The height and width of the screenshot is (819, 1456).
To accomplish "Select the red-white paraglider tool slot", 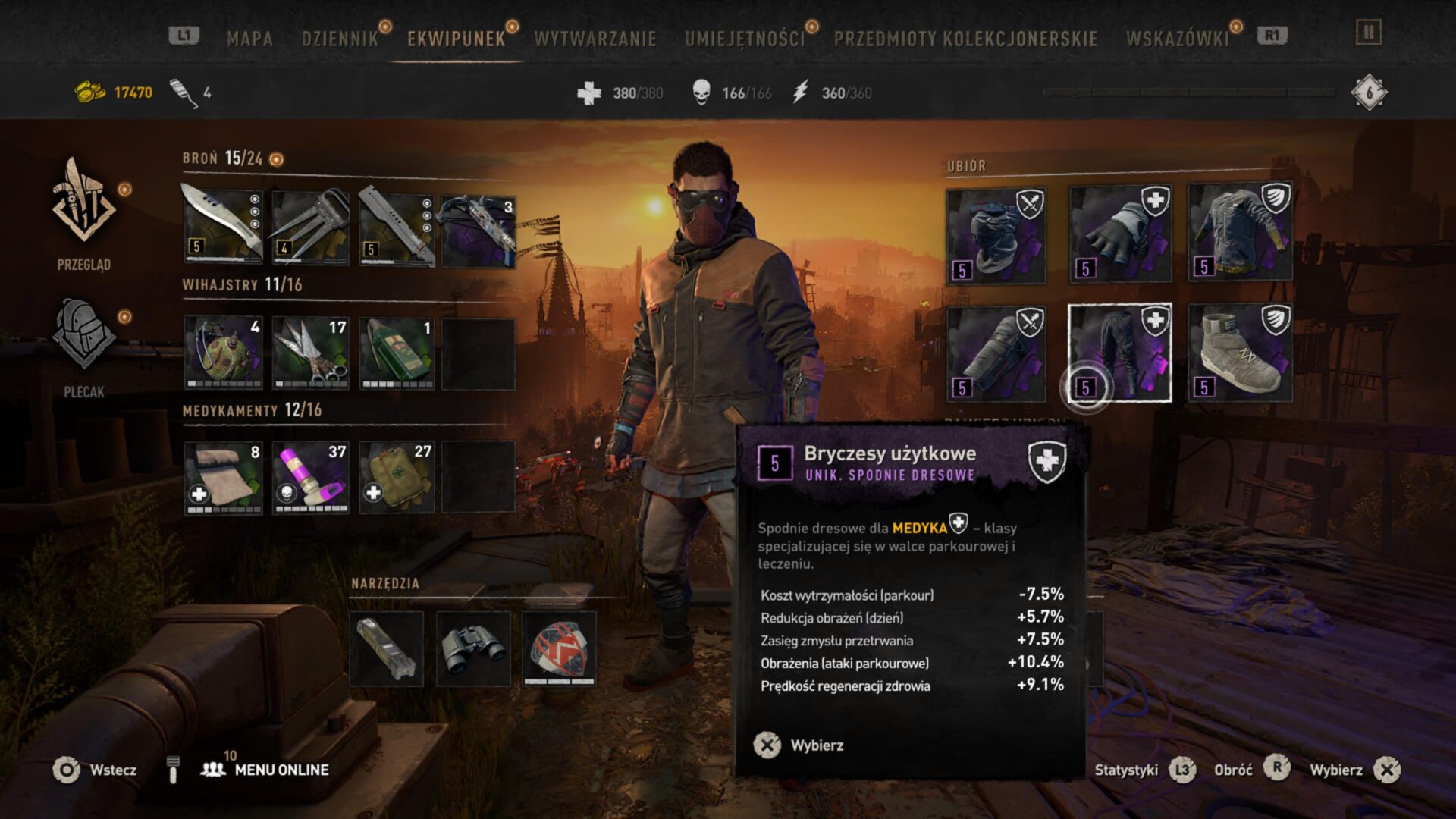I will pos(560,649).
